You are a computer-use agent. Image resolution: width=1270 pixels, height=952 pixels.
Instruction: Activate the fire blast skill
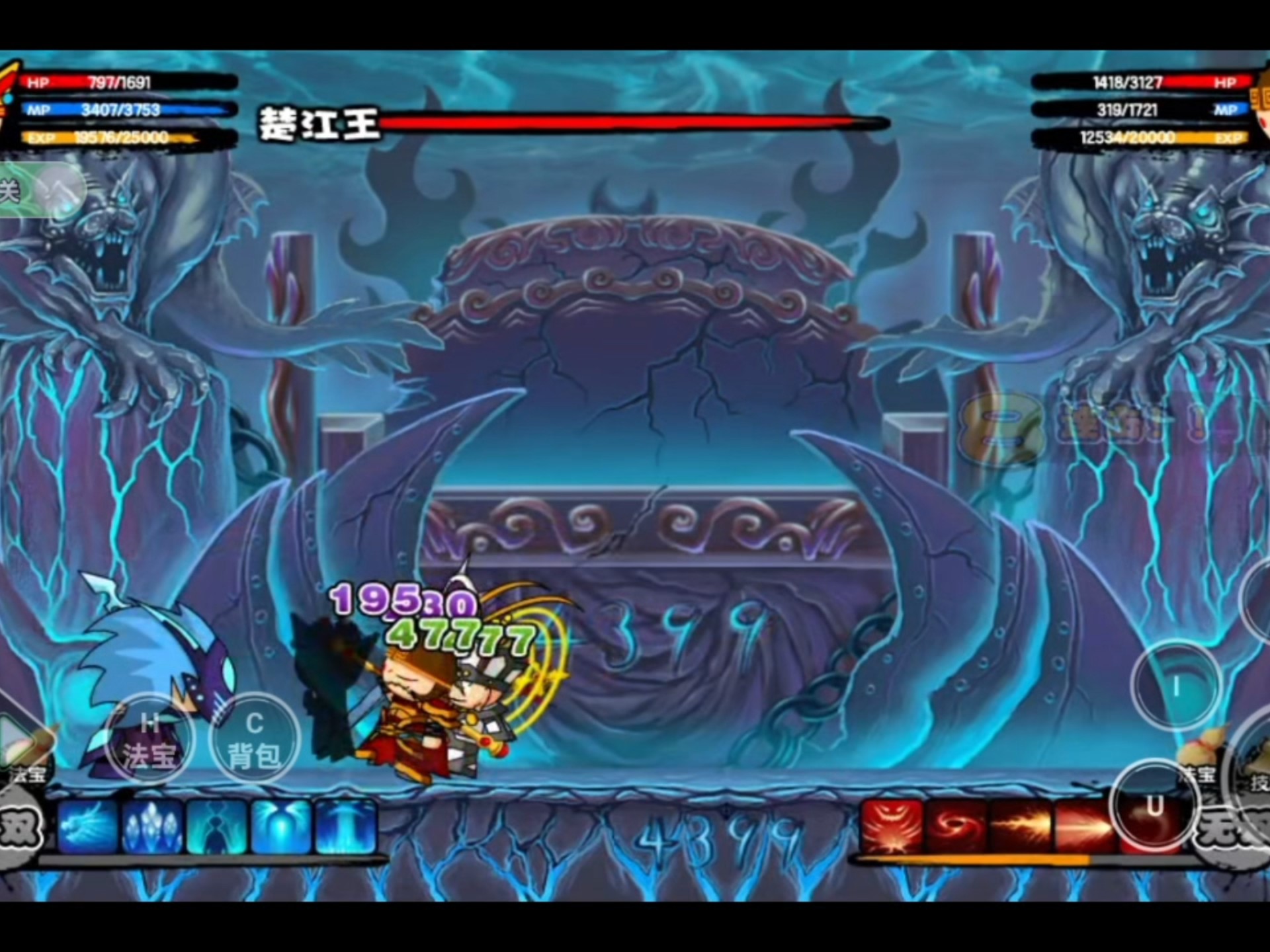point(1021,826)
